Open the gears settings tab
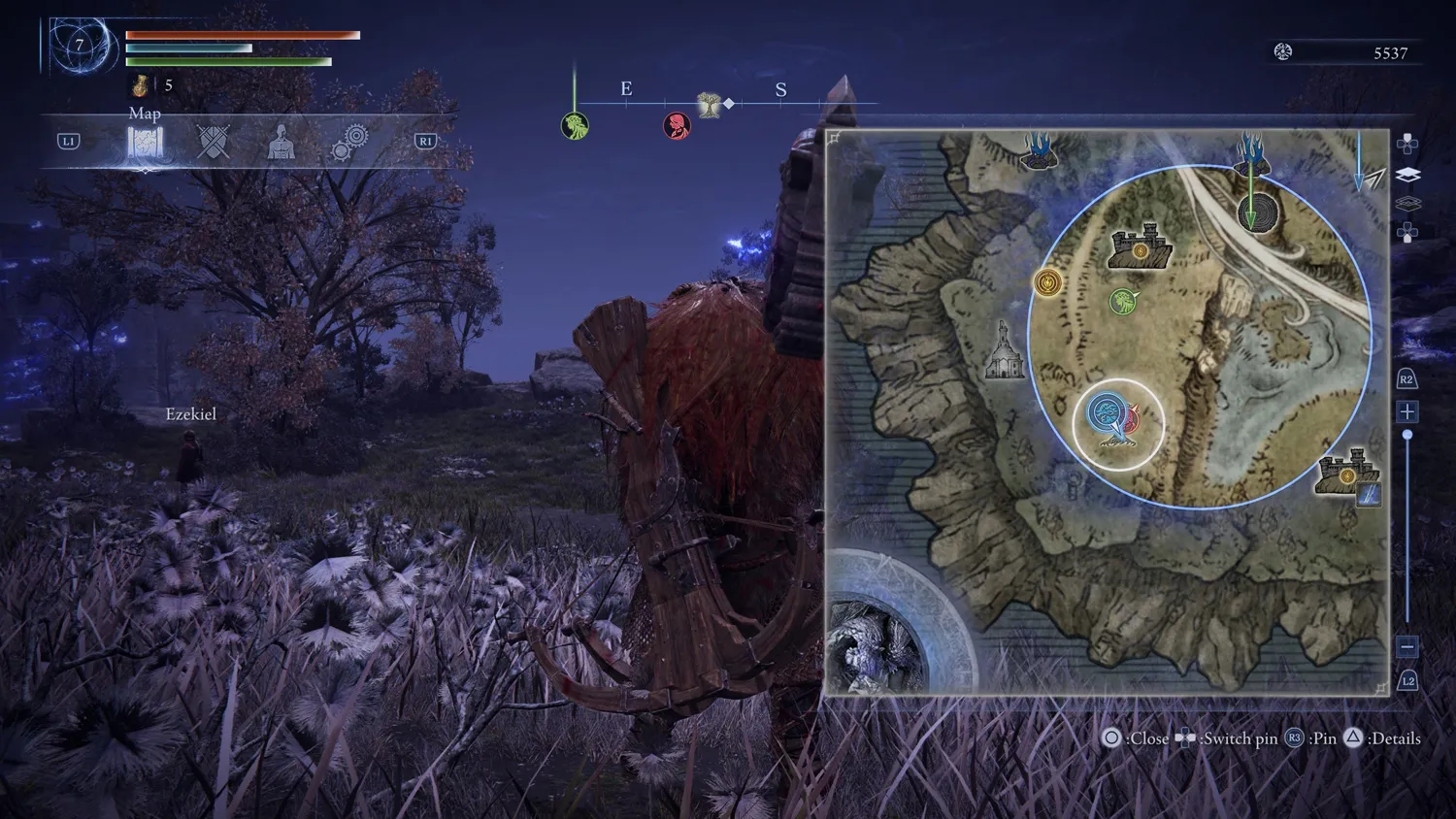The width and height of the screenshot is (1456, 819). 349,143
